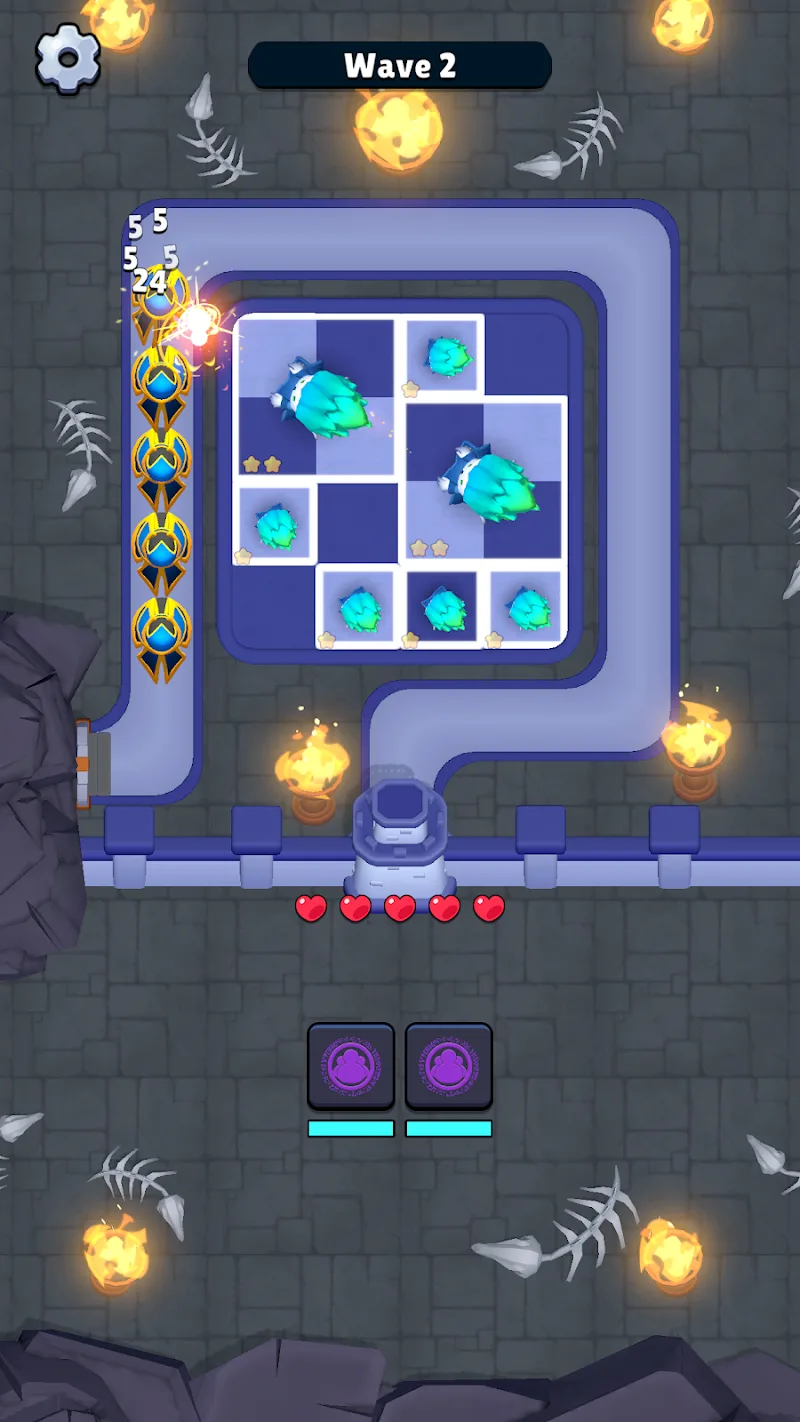The image size is (800, 1422).
Task: Open the settings gear menu
Action: click(x=68, y=59)
